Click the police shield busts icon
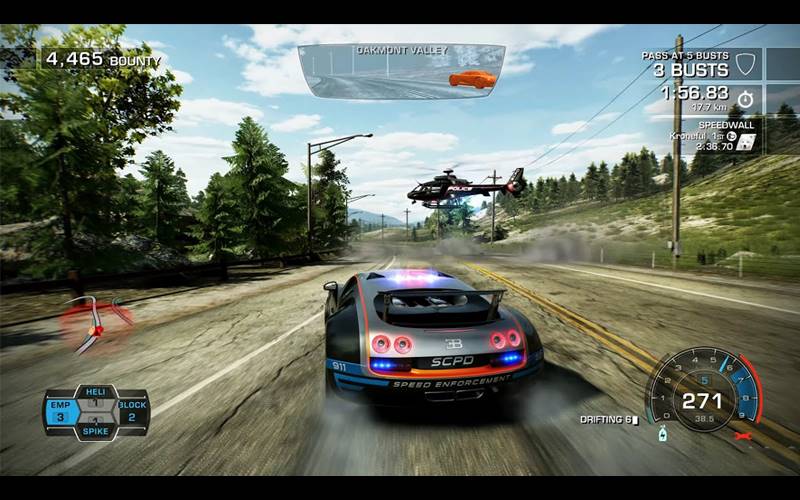The height and width of the screenshot is (500, 800). tap(744, 65)
